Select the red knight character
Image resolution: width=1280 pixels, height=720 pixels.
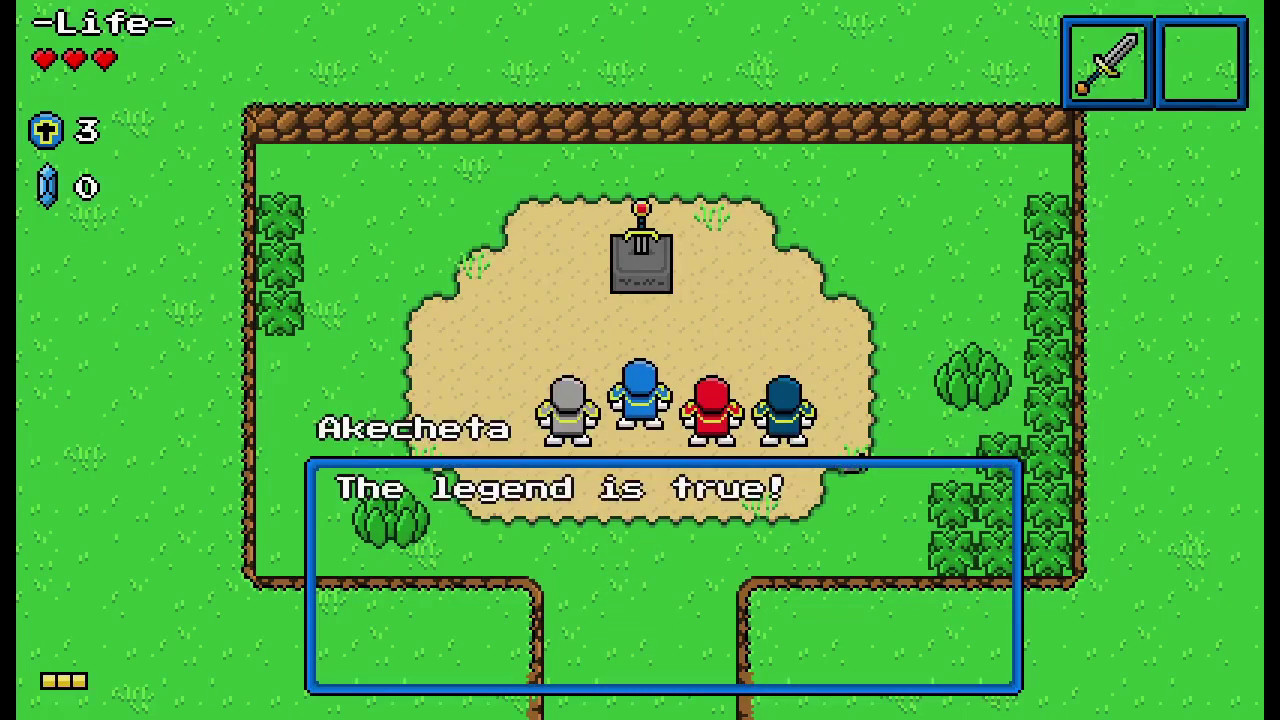711,410
